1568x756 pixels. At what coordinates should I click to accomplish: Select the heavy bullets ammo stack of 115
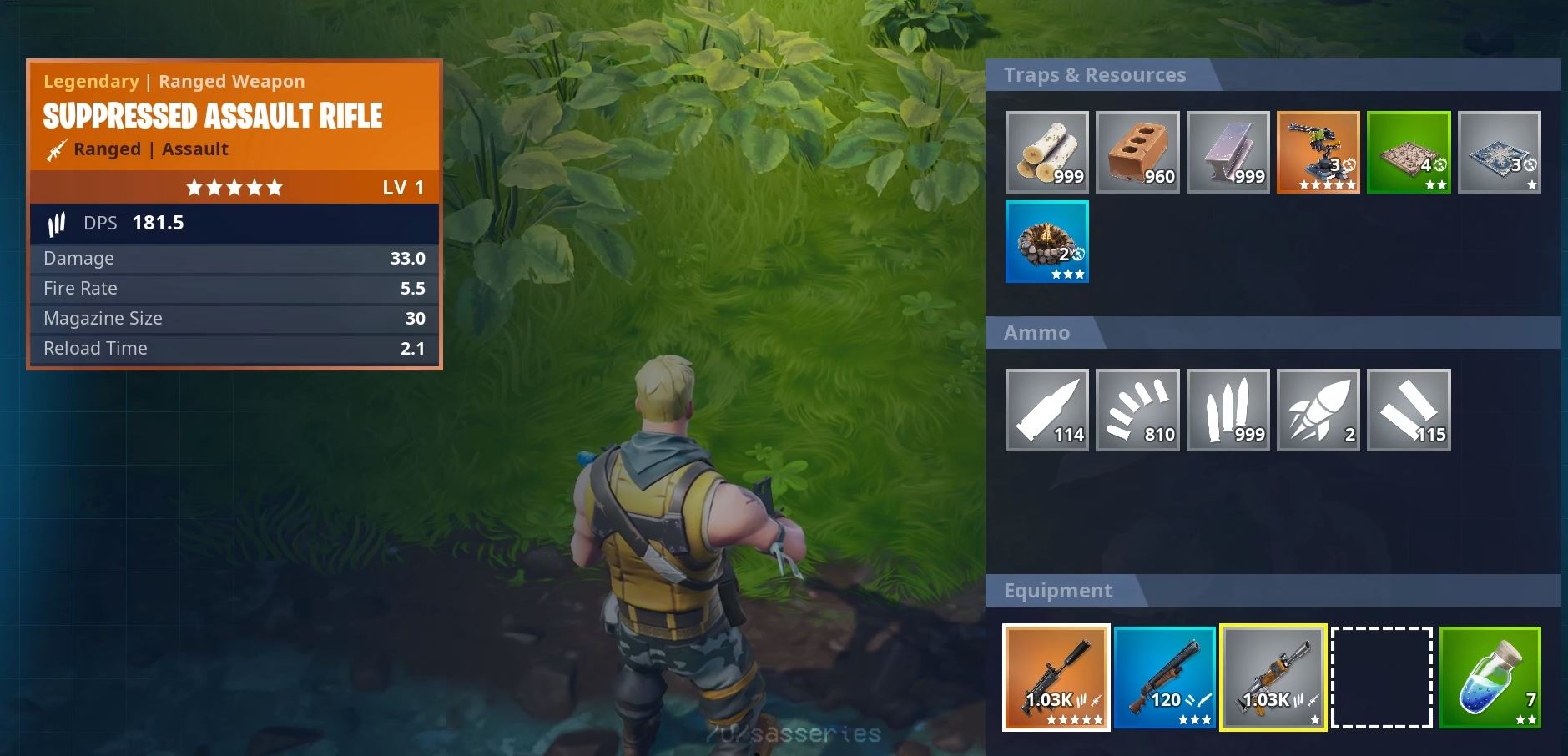tap(1410, 409)
